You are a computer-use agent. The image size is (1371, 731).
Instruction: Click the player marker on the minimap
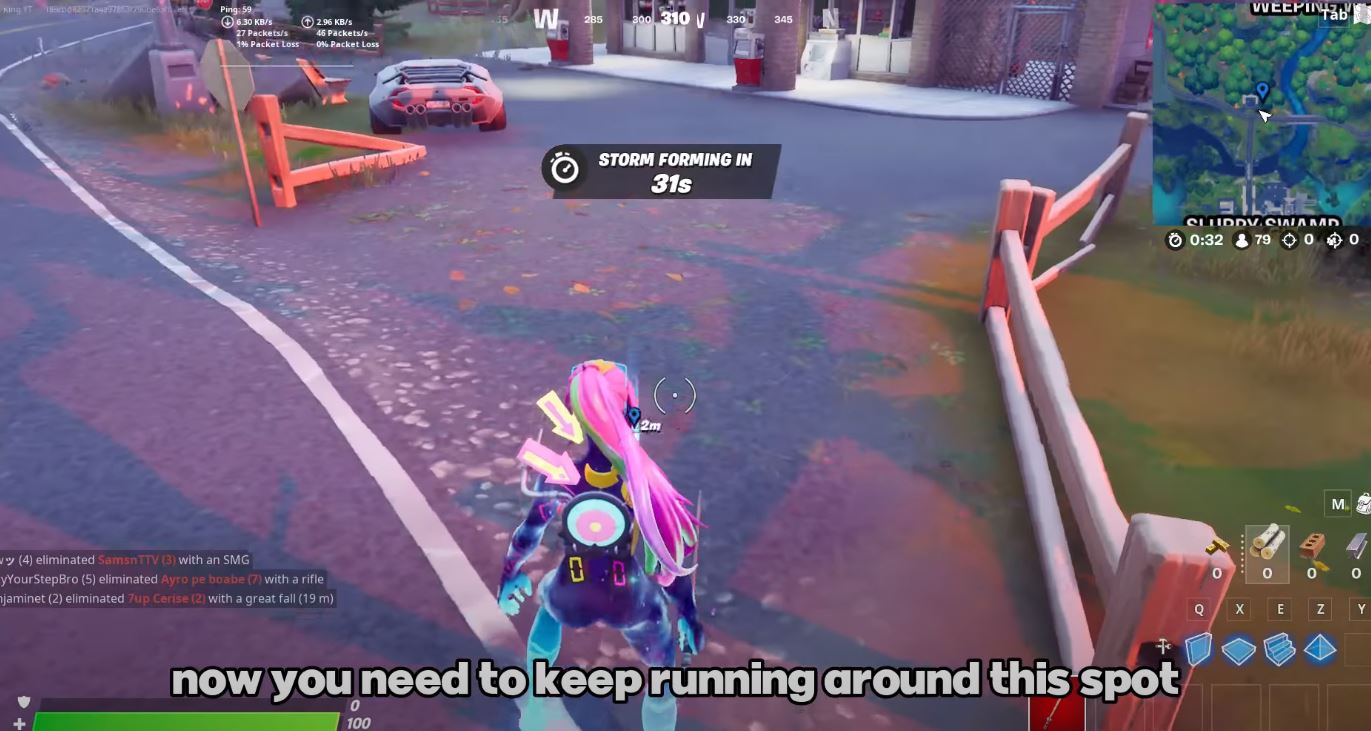click(x=1262, y=90)
